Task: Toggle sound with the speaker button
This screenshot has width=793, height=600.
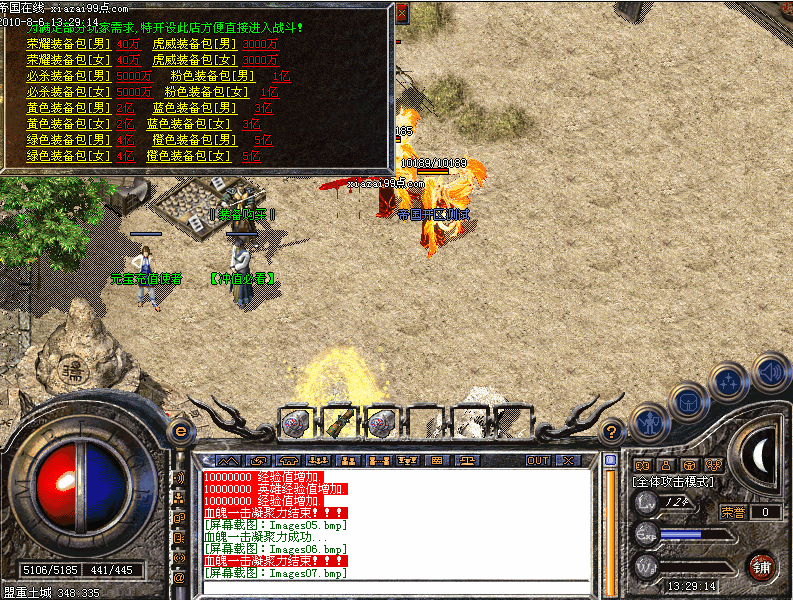Action: [x=771, y=372]
